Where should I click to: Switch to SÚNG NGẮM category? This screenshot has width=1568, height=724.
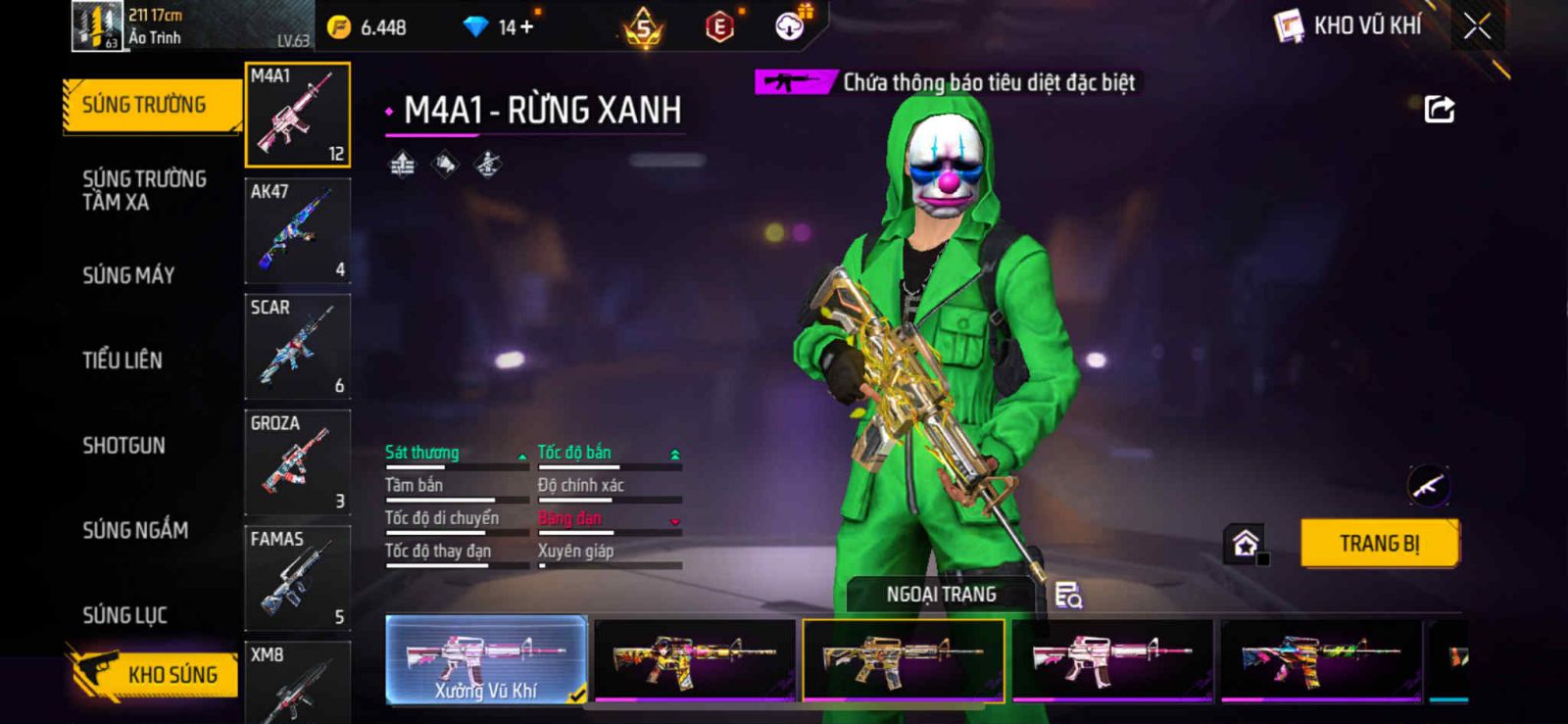135,530
